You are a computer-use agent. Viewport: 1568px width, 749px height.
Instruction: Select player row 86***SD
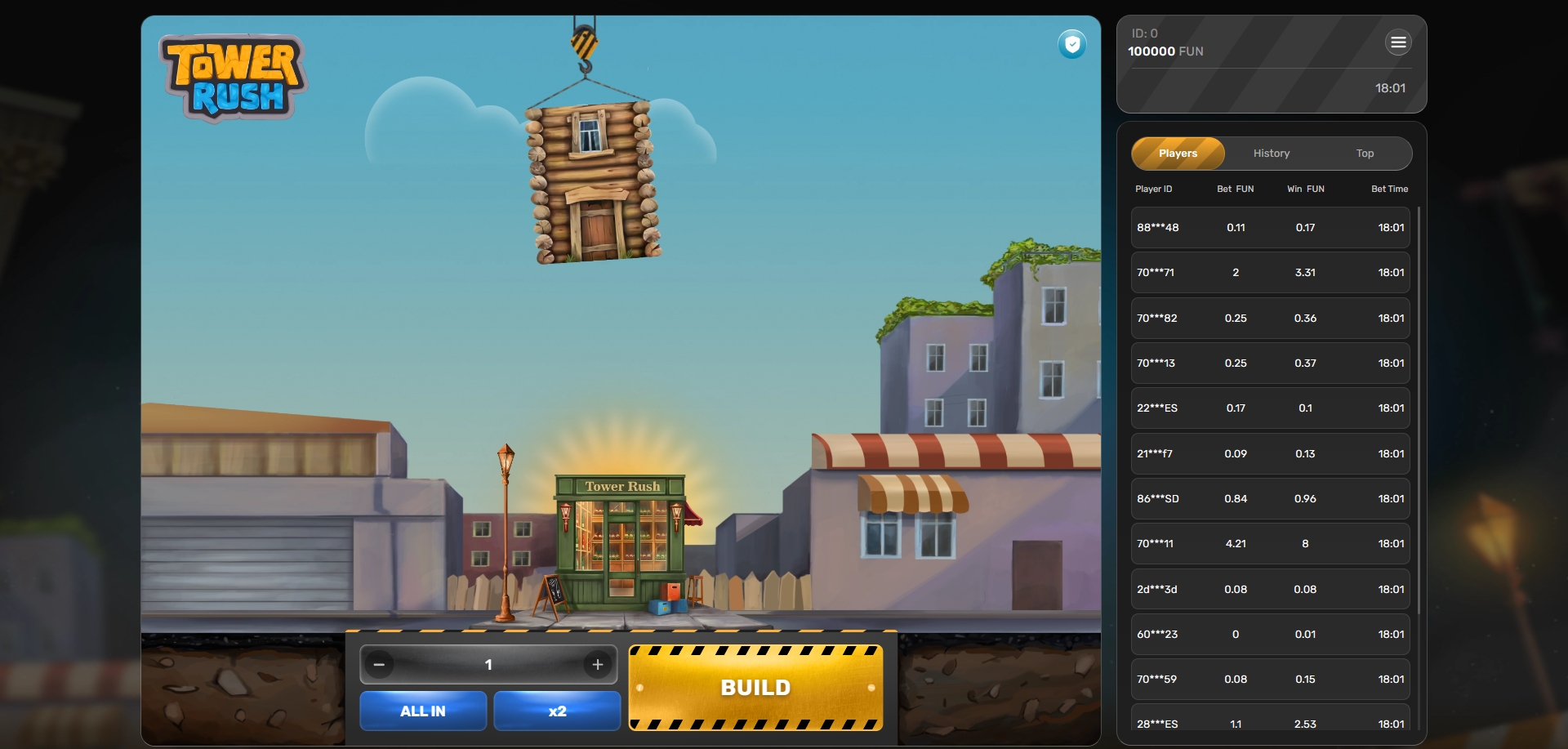click(x=1270, y=499)
